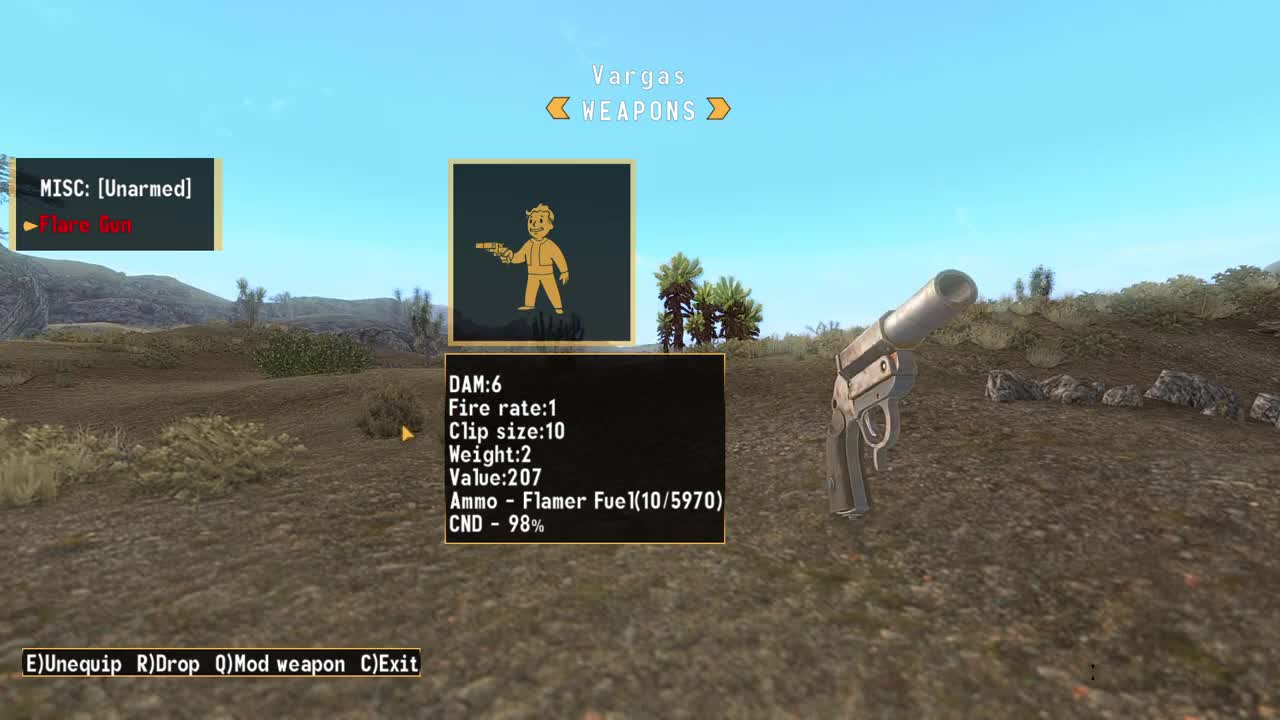
Task: Select the Flare Gun entry in the list
Action: tap(85, 225)
